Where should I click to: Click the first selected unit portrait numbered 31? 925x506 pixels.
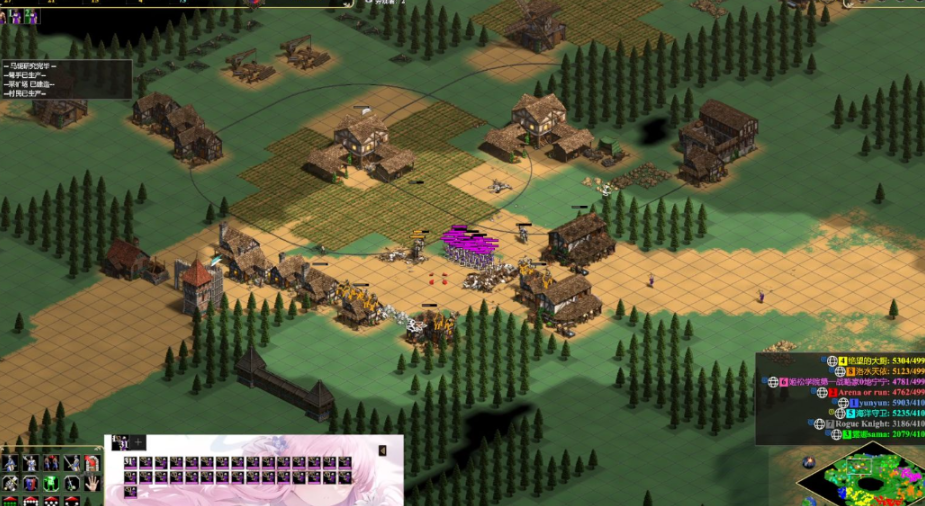click(x=131, y=463)
